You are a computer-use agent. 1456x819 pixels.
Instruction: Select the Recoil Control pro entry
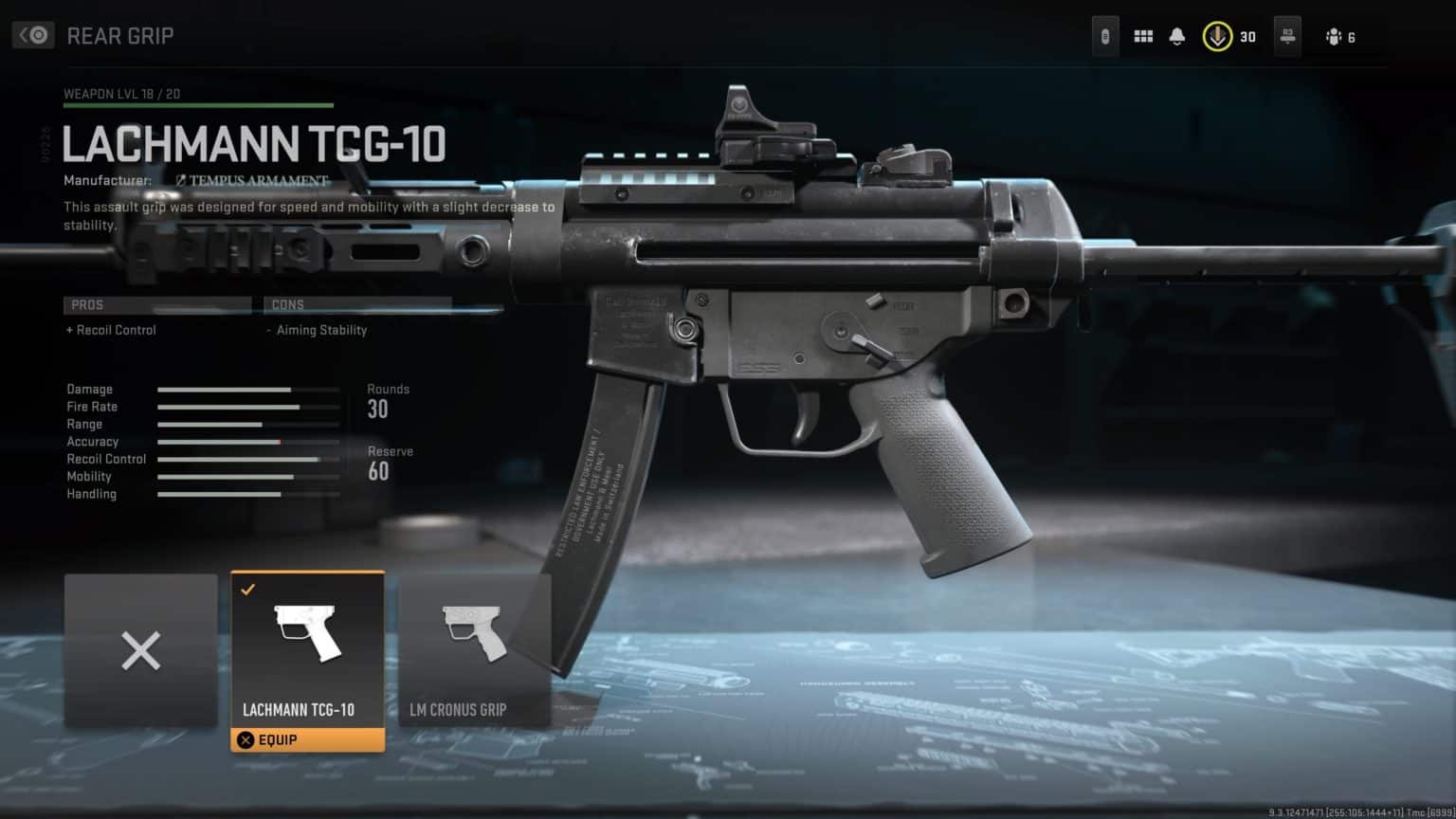[110, 330]
